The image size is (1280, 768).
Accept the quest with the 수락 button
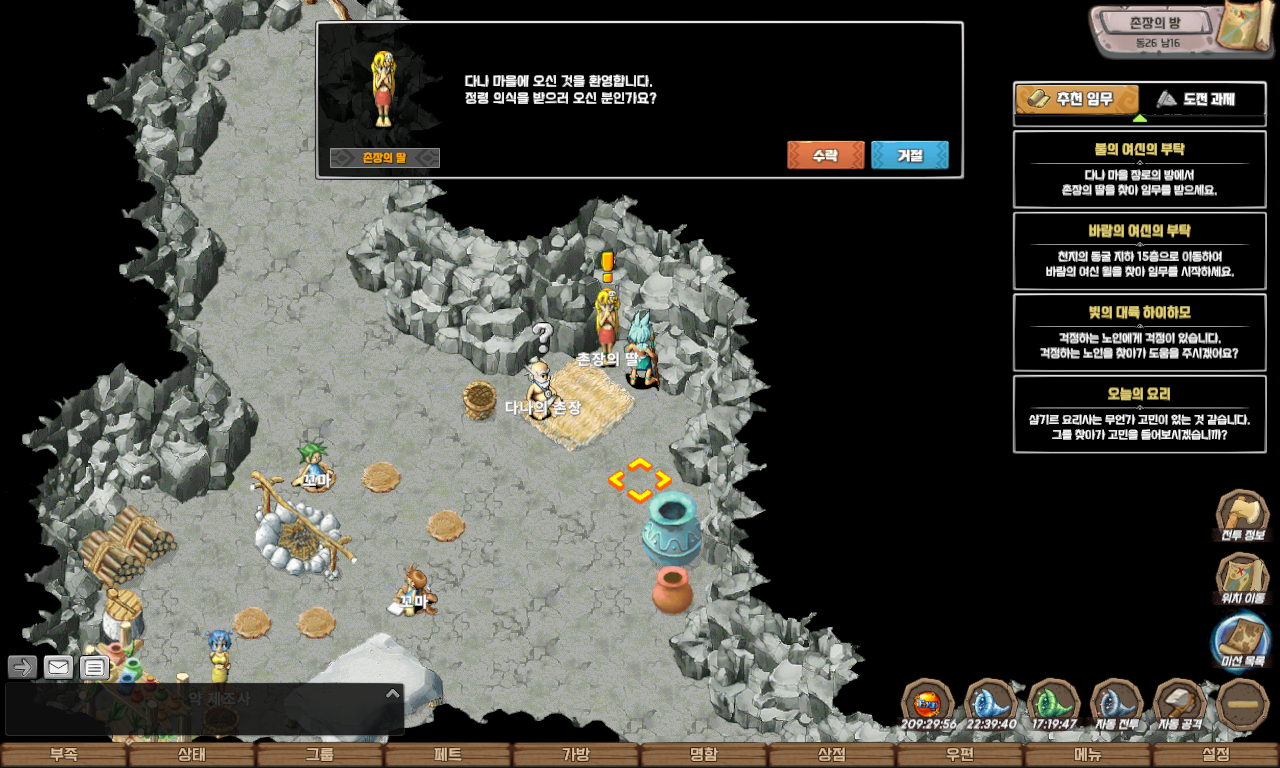(825, 155)
